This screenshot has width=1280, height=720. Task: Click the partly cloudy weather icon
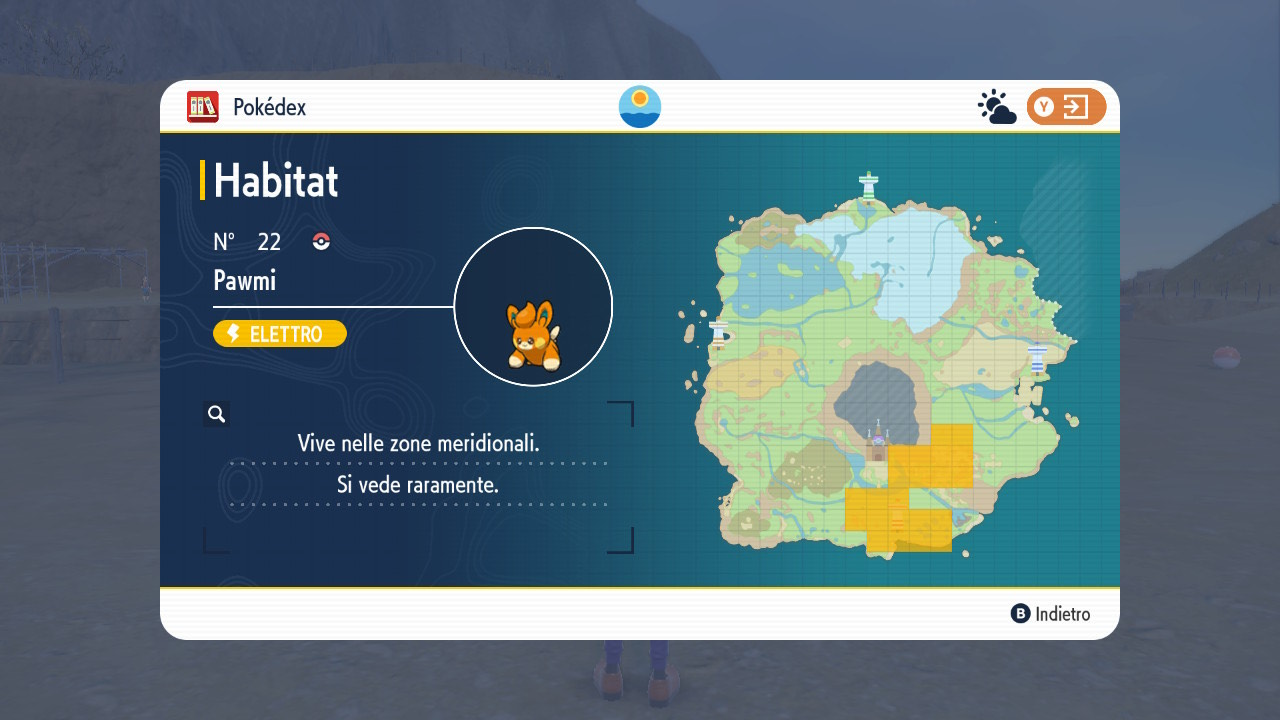pyautogui.click(x=997, y=107)
